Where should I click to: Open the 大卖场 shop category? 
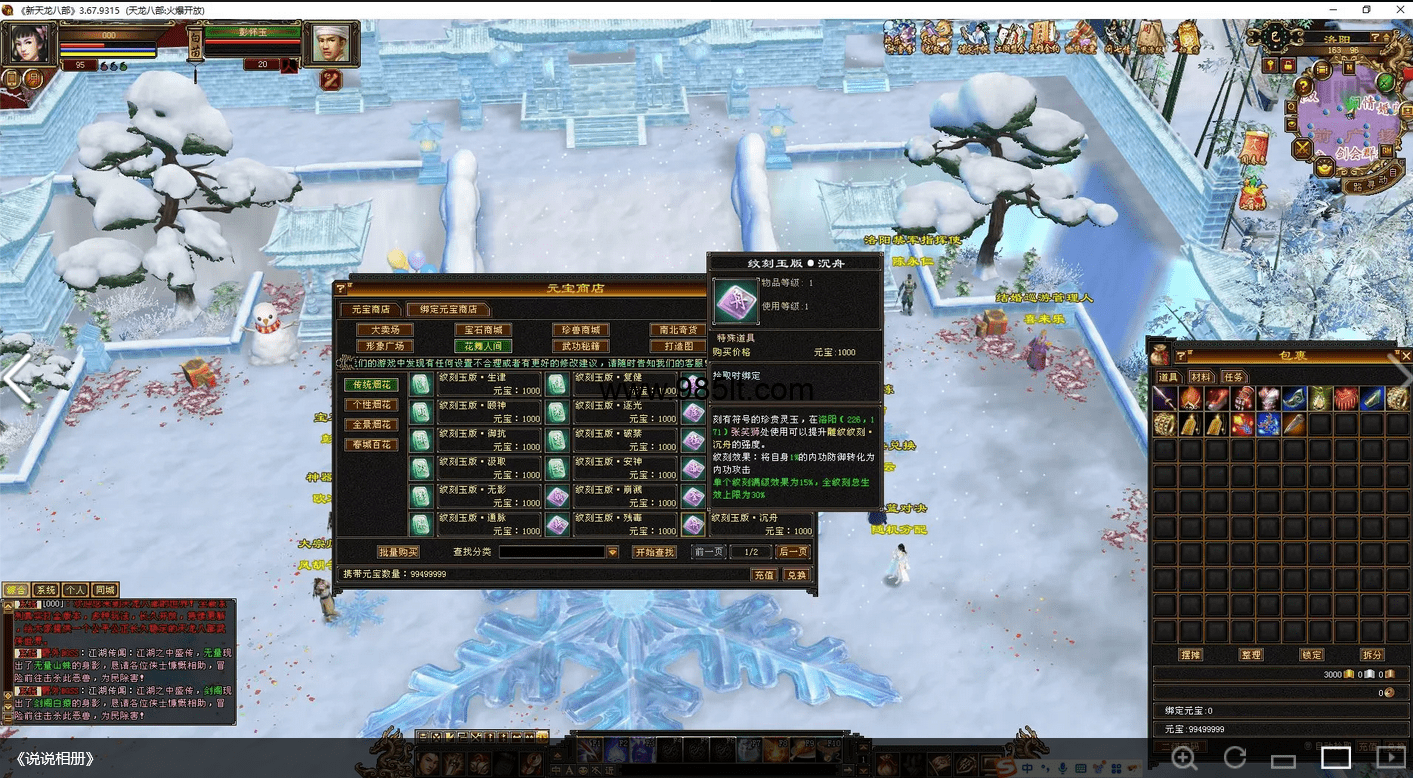385,330
